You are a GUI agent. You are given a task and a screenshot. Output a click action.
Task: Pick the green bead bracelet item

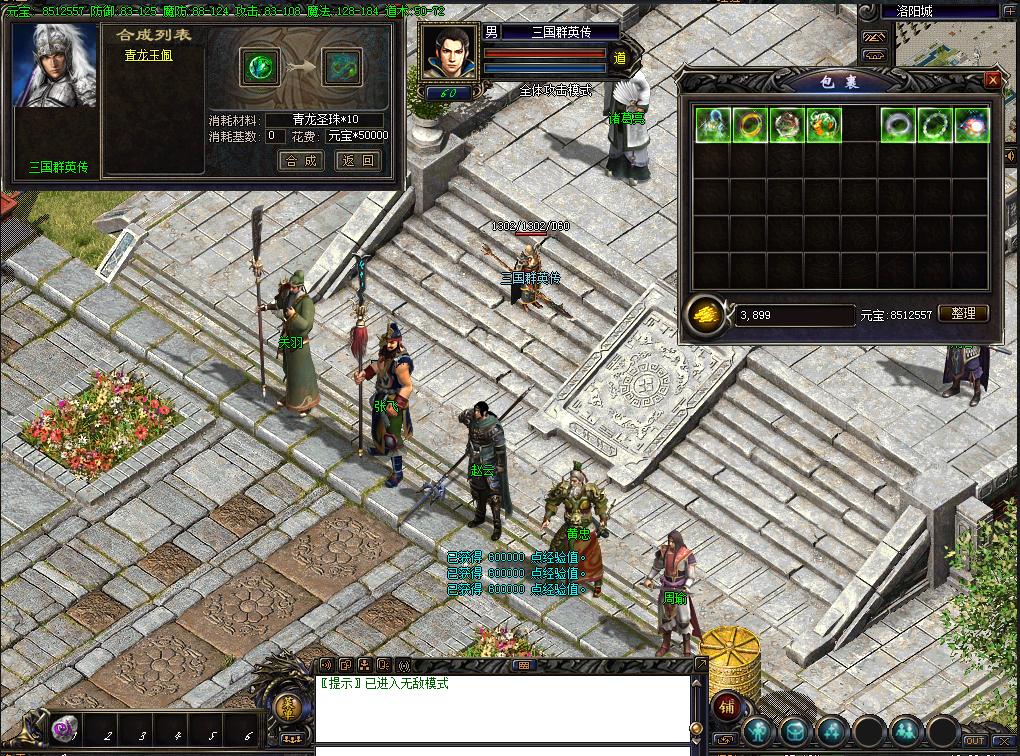[935, 125]
